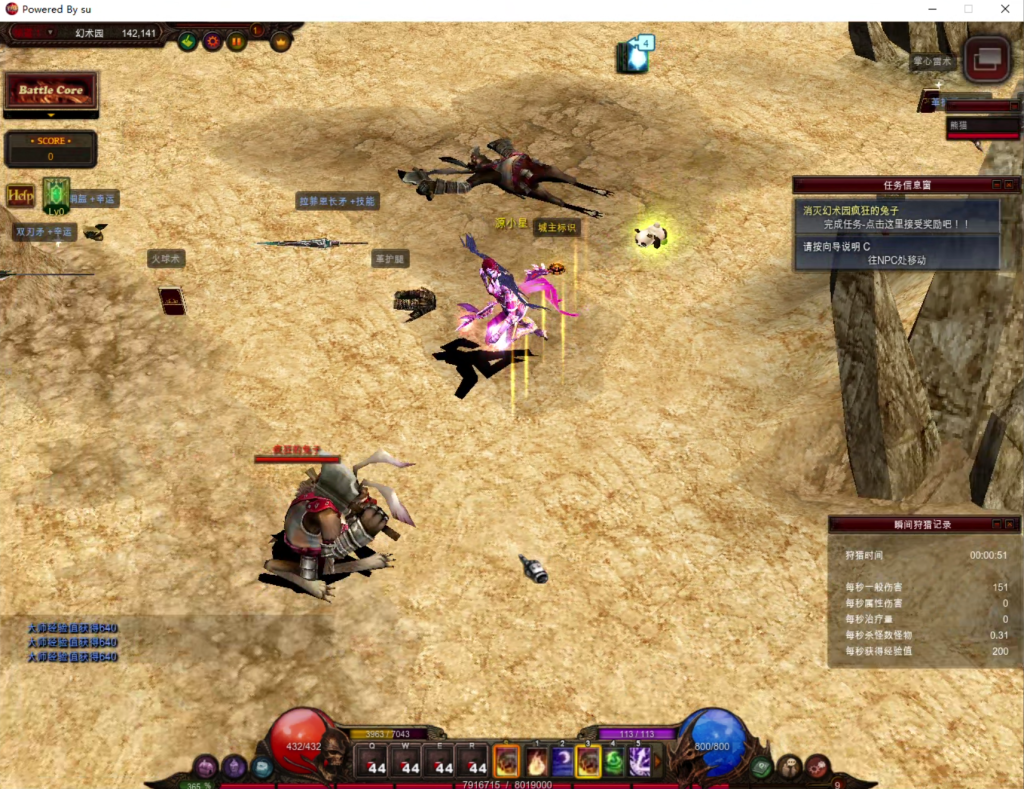Click the Help button
Image resolution: width=1024 pixels, height=789 pixels.
[20, 196]
